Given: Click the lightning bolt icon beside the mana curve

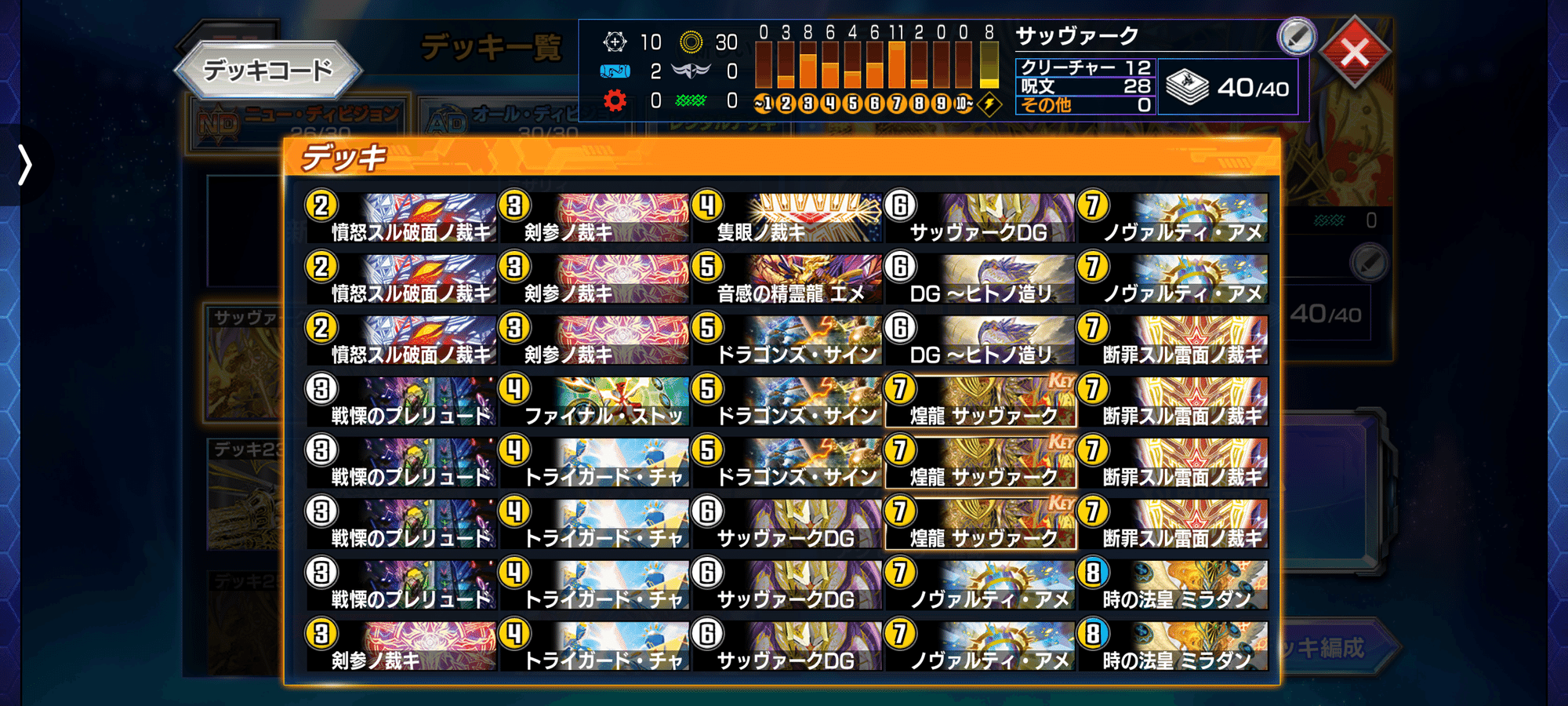Looking at the screenshot, I should 990,104.
